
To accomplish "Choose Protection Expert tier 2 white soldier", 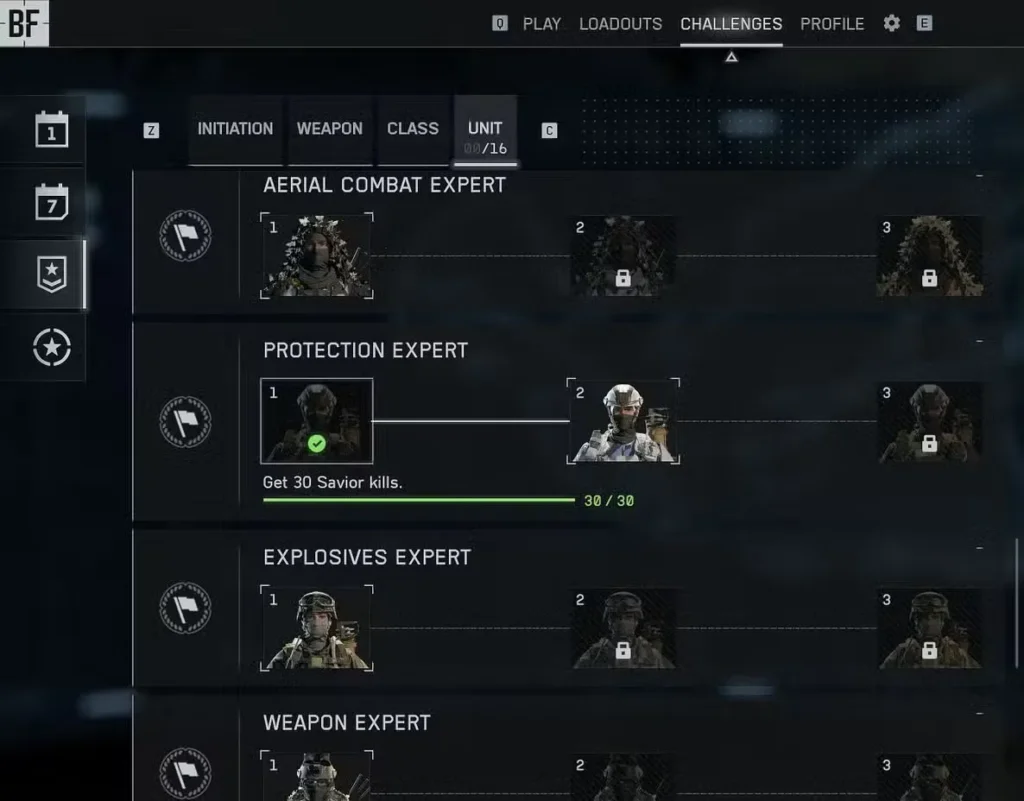I will point(623,421).
